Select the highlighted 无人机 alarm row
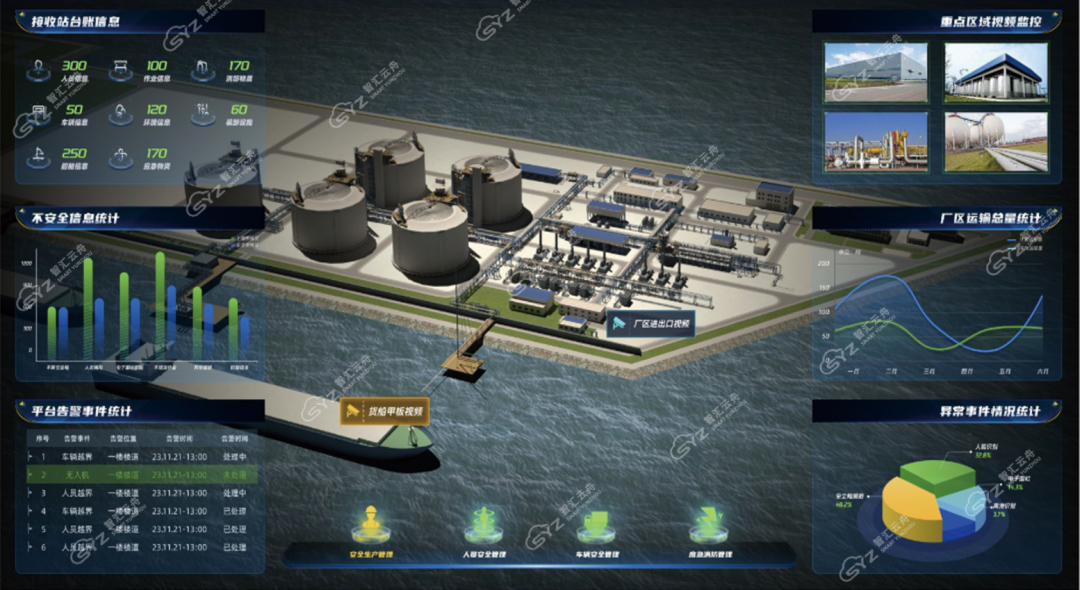This screenshot has height=590, width=1080. (140, 475)
